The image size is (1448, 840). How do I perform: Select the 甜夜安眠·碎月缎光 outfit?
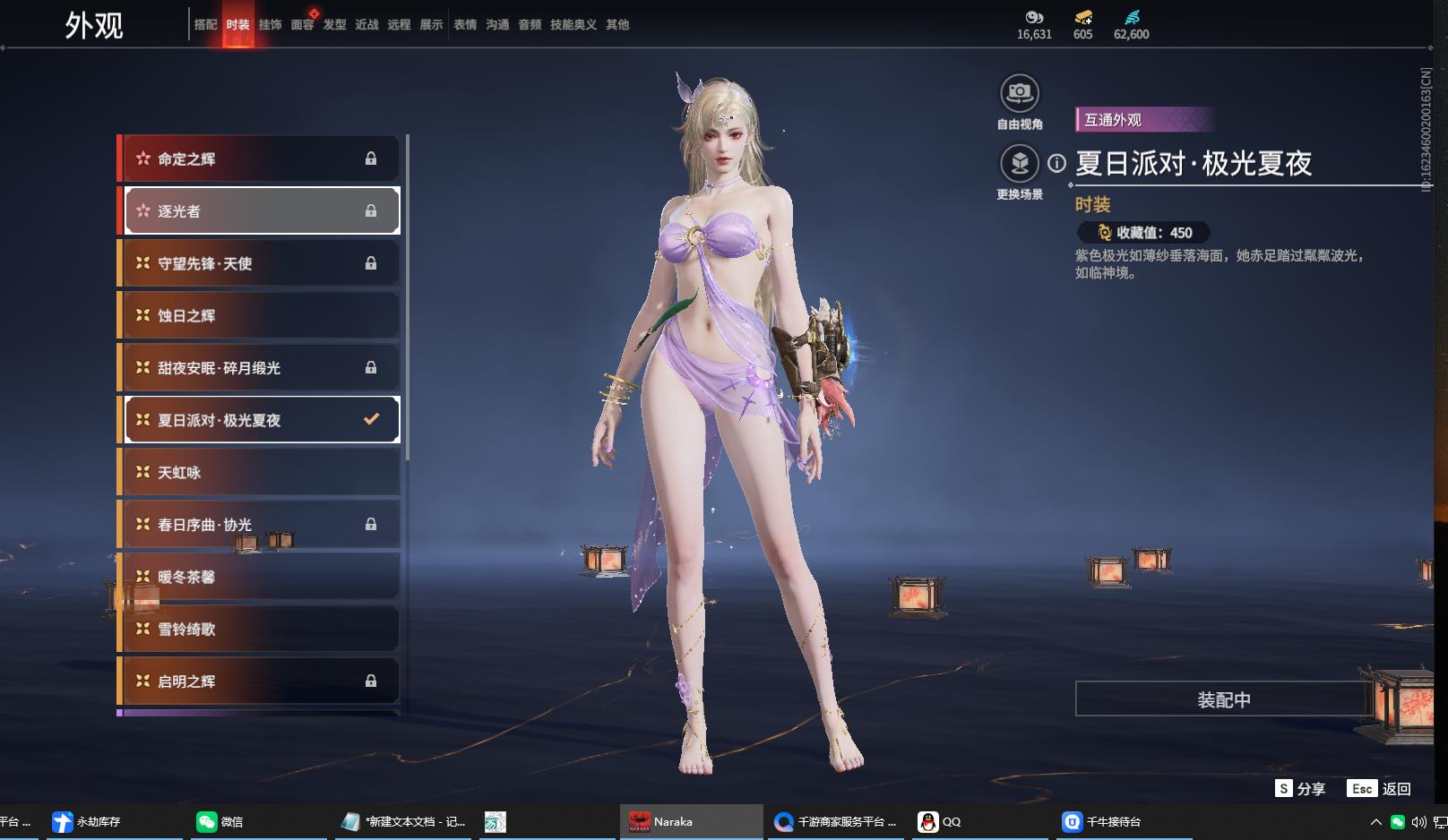point(260,368)
